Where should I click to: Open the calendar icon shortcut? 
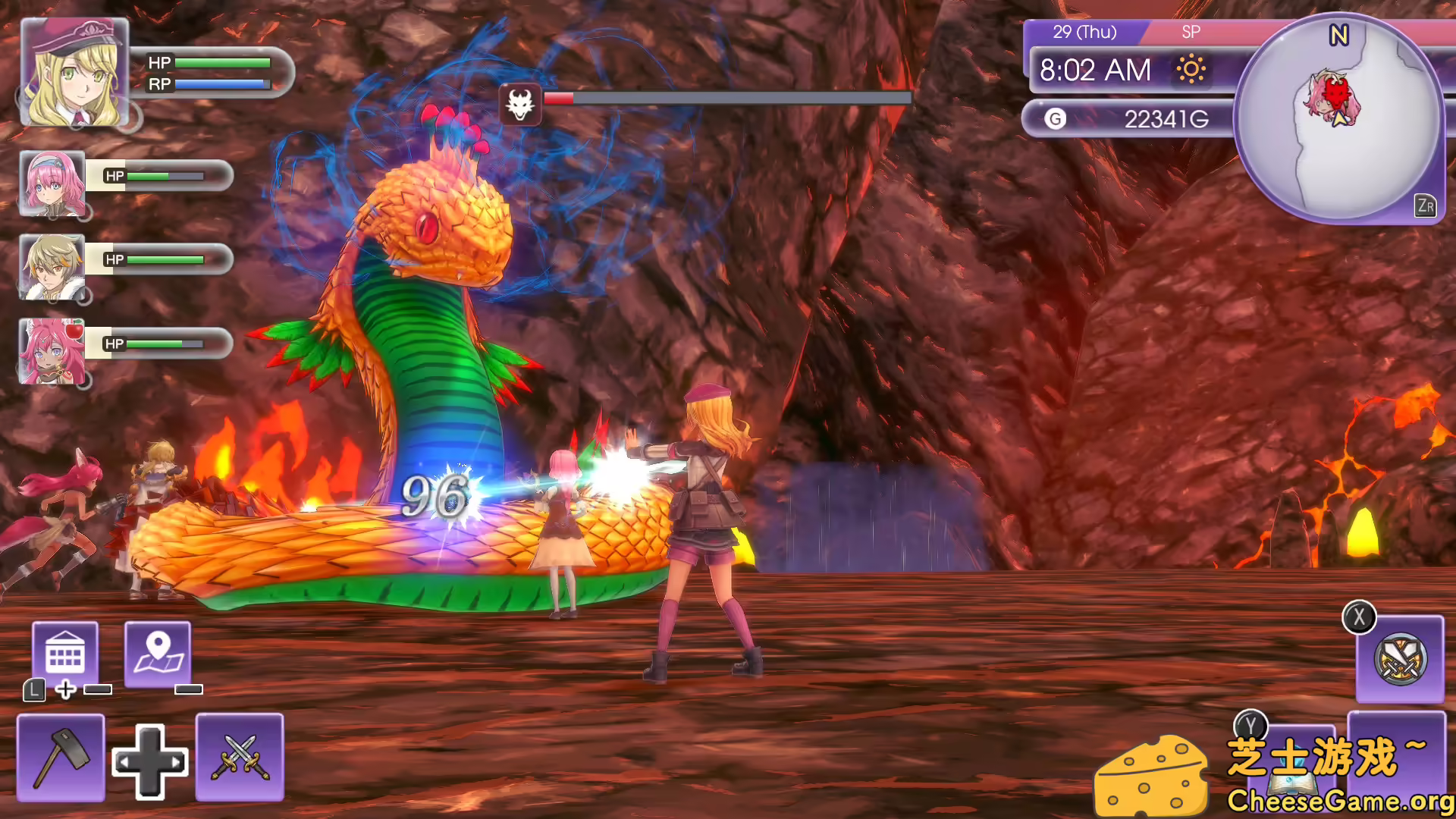click(65, 654)
